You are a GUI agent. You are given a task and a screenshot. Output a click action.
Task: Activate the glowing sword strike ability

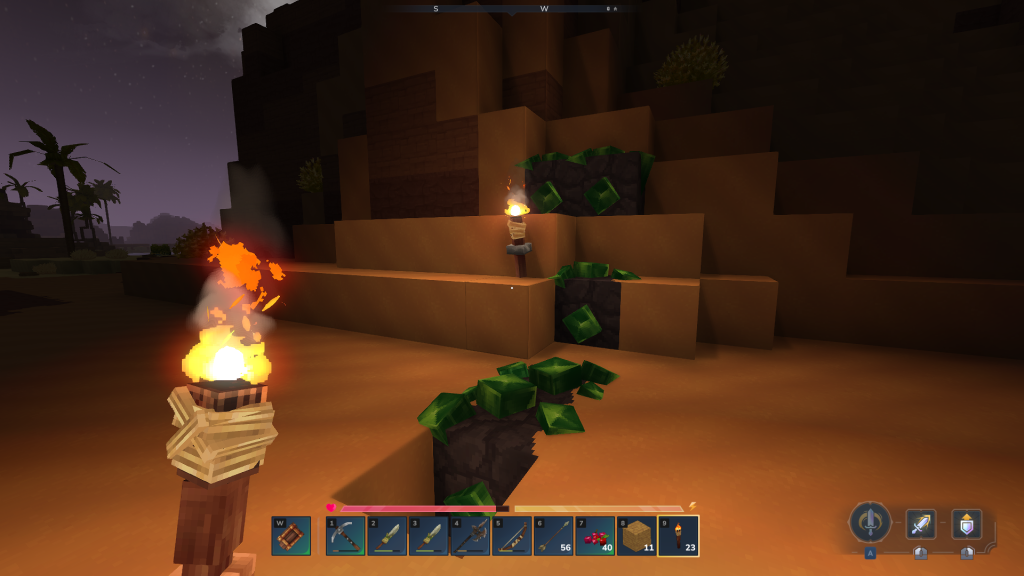921,524
